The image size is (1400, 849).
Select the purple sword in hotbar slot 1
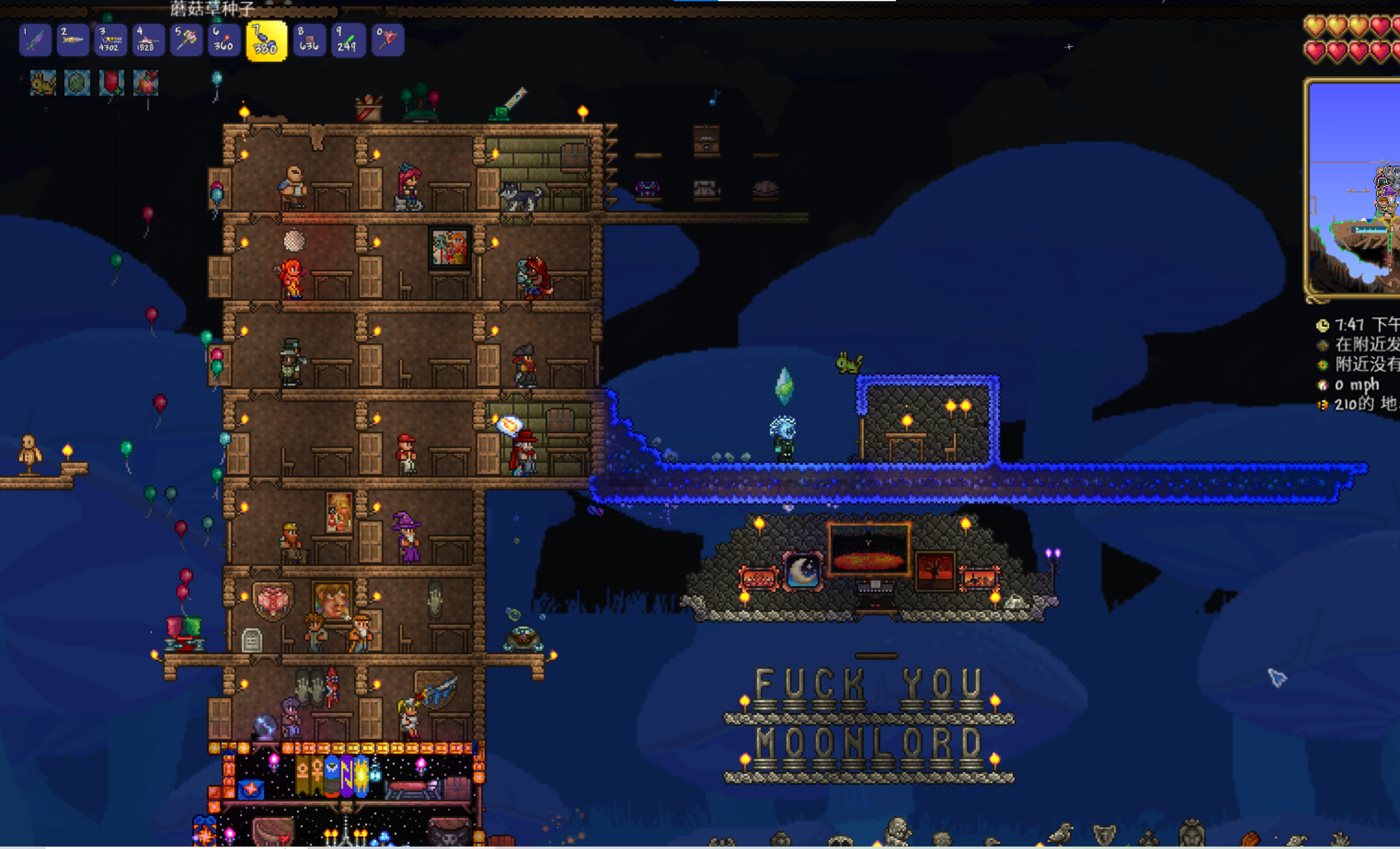coord(35,40)
